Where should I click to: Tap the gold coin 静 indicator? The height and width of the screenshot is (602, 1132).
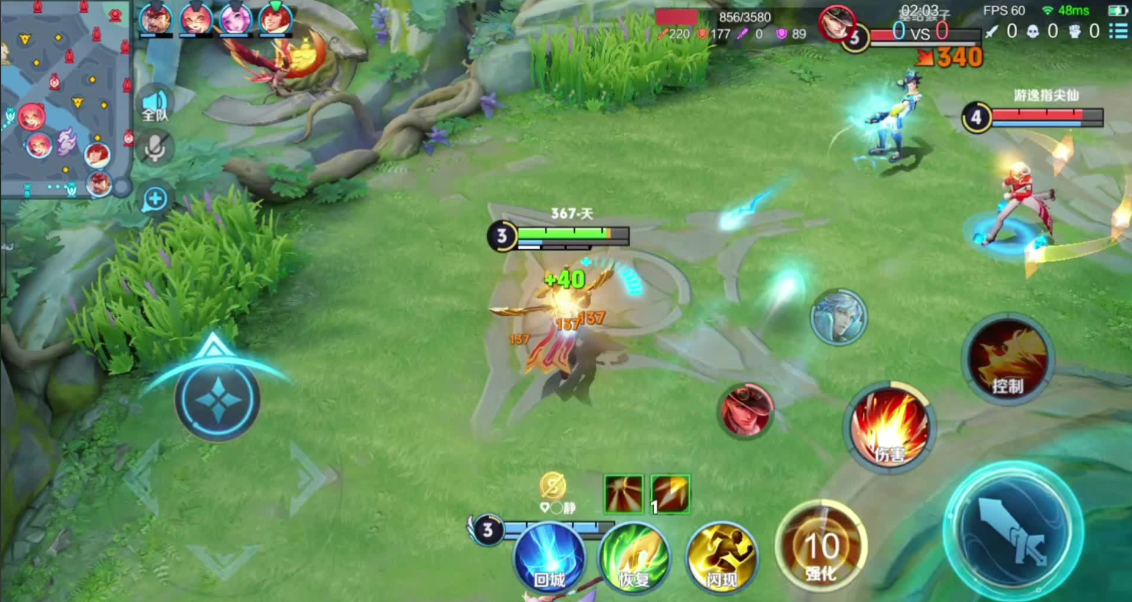pos(553,486)
